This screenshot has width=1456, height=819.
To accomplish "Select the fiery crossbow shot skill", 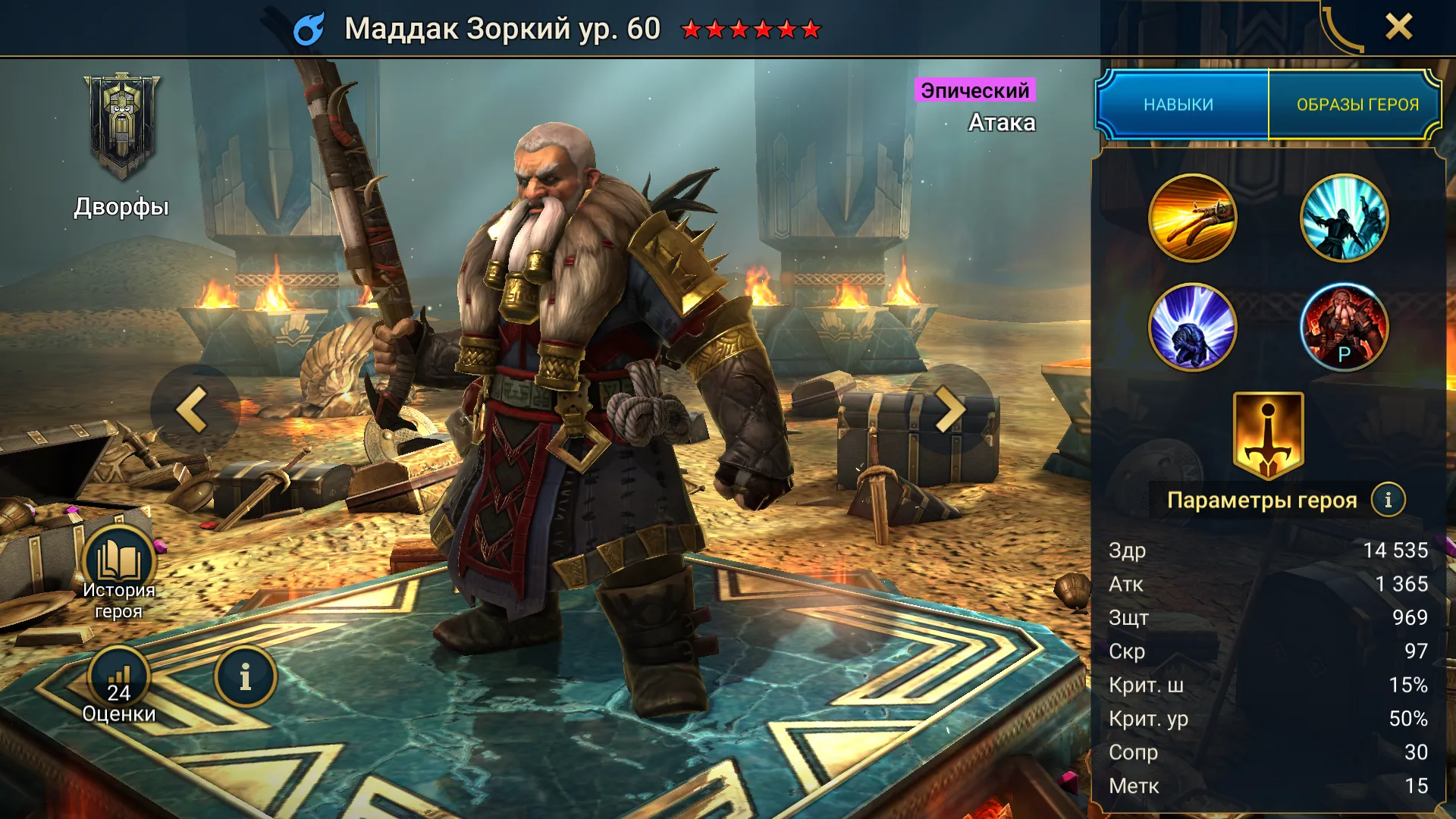I will tap(1192, 218).
